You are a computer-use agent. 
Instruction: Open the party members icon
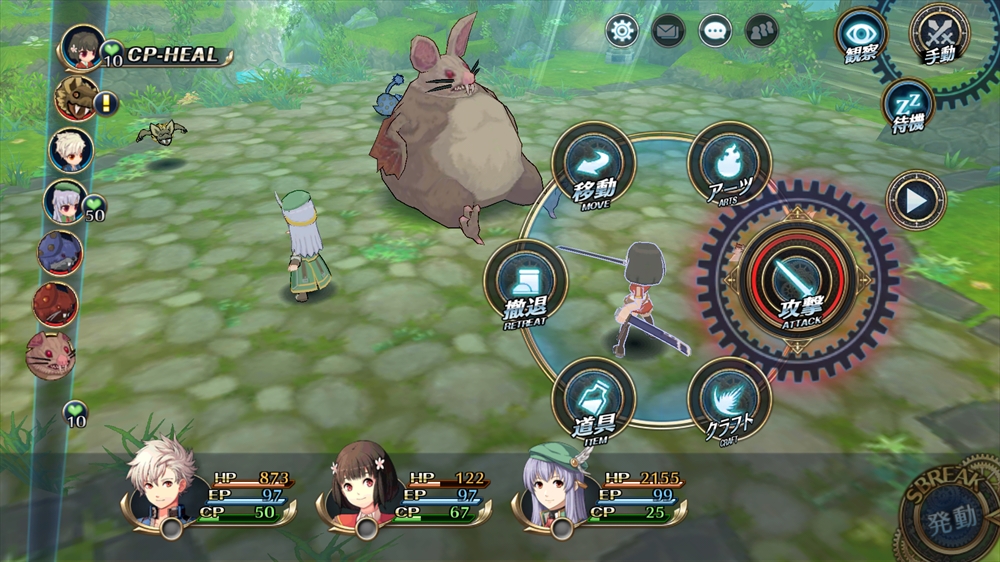pyautogui.click(x=761, y=31)
